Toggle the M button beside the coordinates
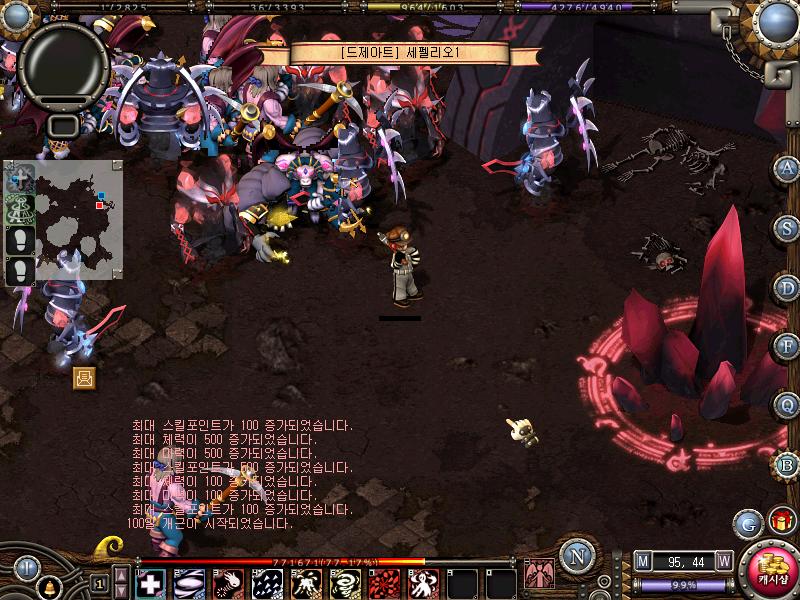Image resolution: width=800 pixels, height=600 pixels. click(642, 561)
